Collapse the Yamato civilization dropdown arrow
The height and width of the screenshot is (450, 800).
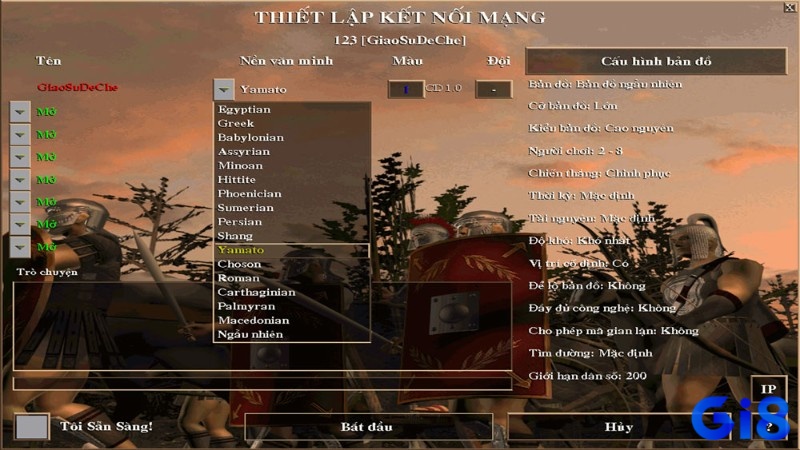coord(224,89)
